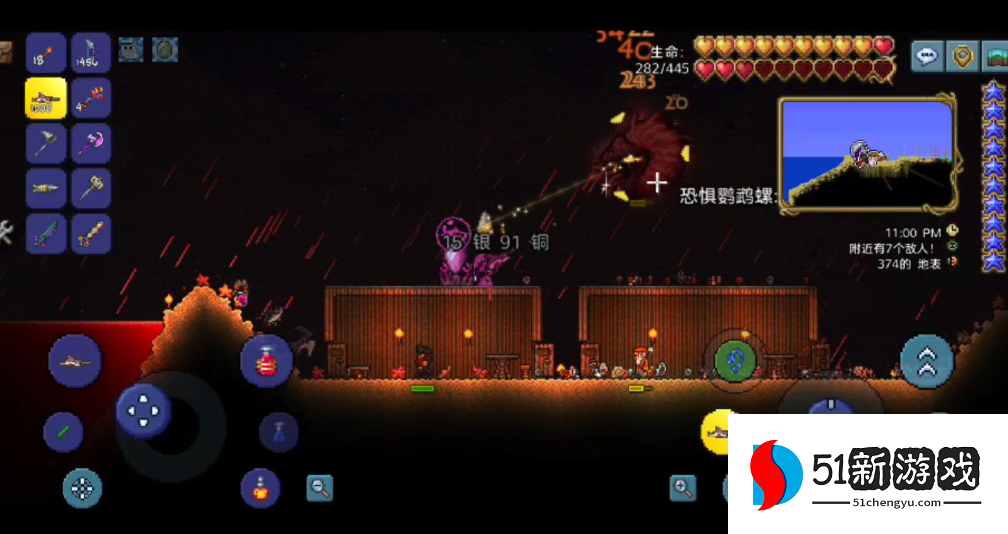Activate the buff potion quick button
The height and width of the screenshot is (534, 1008).
(260, 488)
